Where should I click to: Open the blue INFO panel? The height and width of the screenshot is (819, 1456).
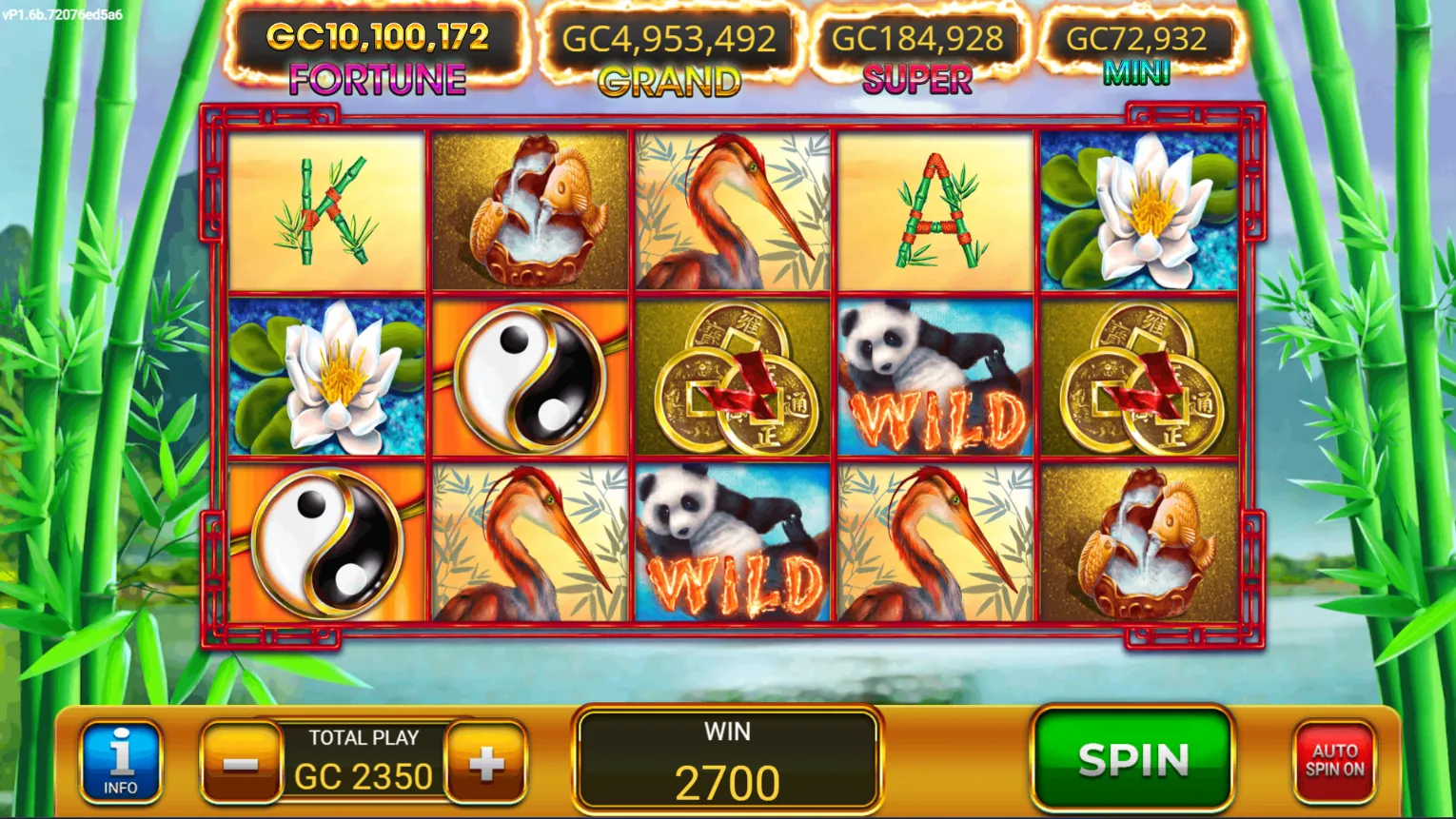(121, 761)
